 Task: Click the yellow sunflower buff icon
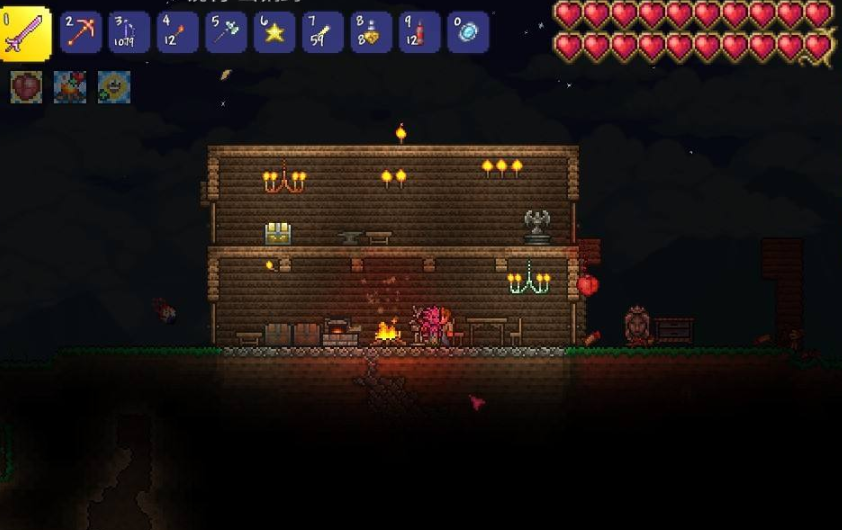[114, 88]
